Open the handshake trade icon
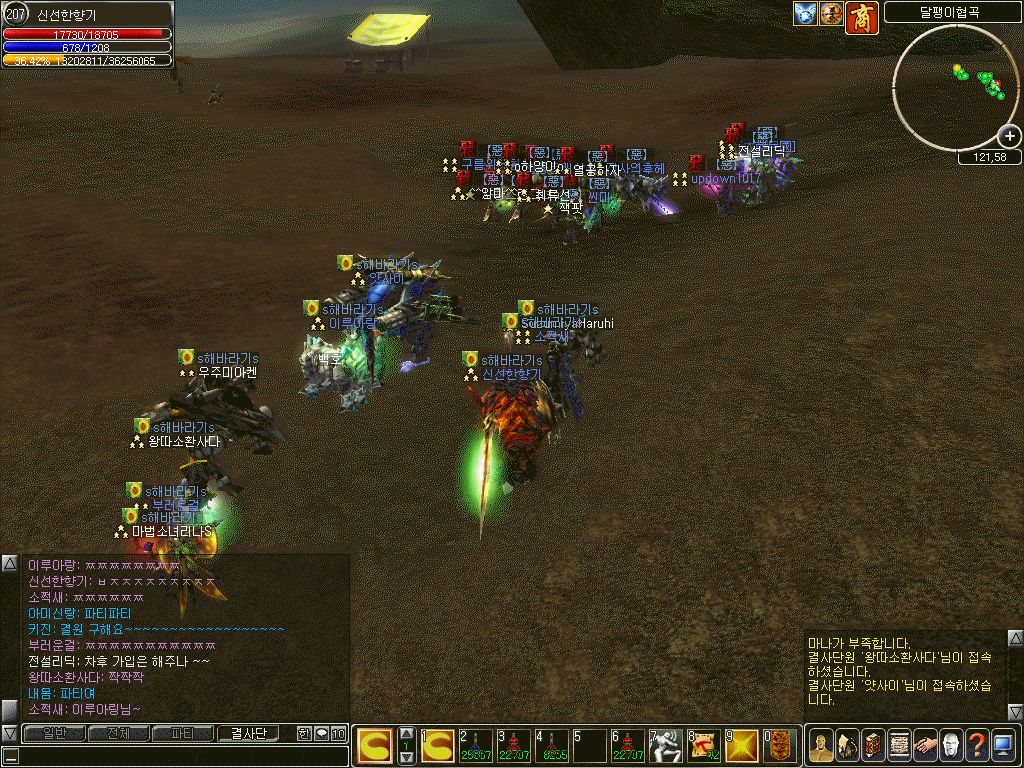 coord(924,744)
